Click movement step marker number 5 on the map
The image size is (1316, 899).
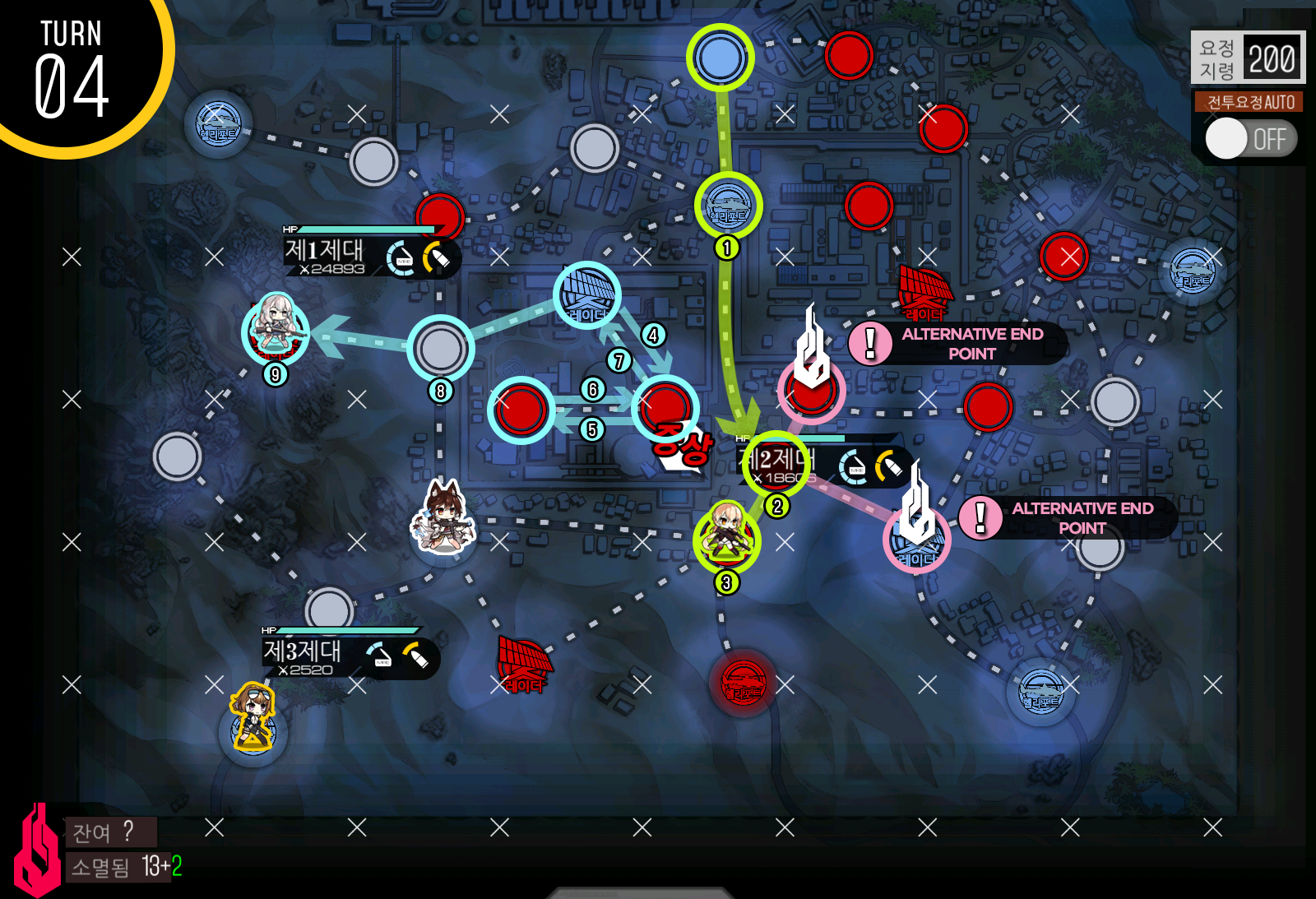[591, 428]
